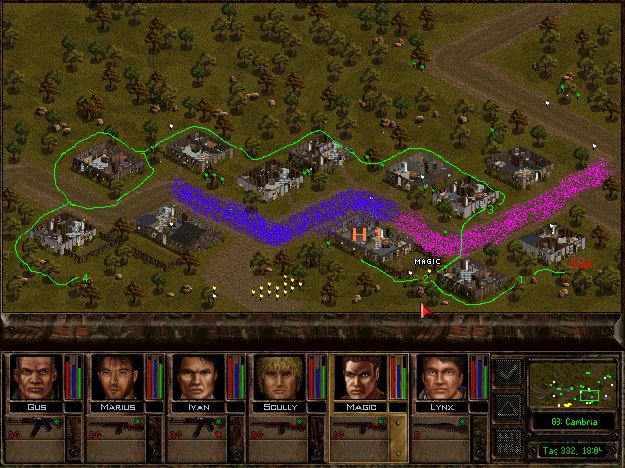Click the dotted grid button
Image resolution: width=625 pixels, height=468 pixels.
tap(508, 440)
